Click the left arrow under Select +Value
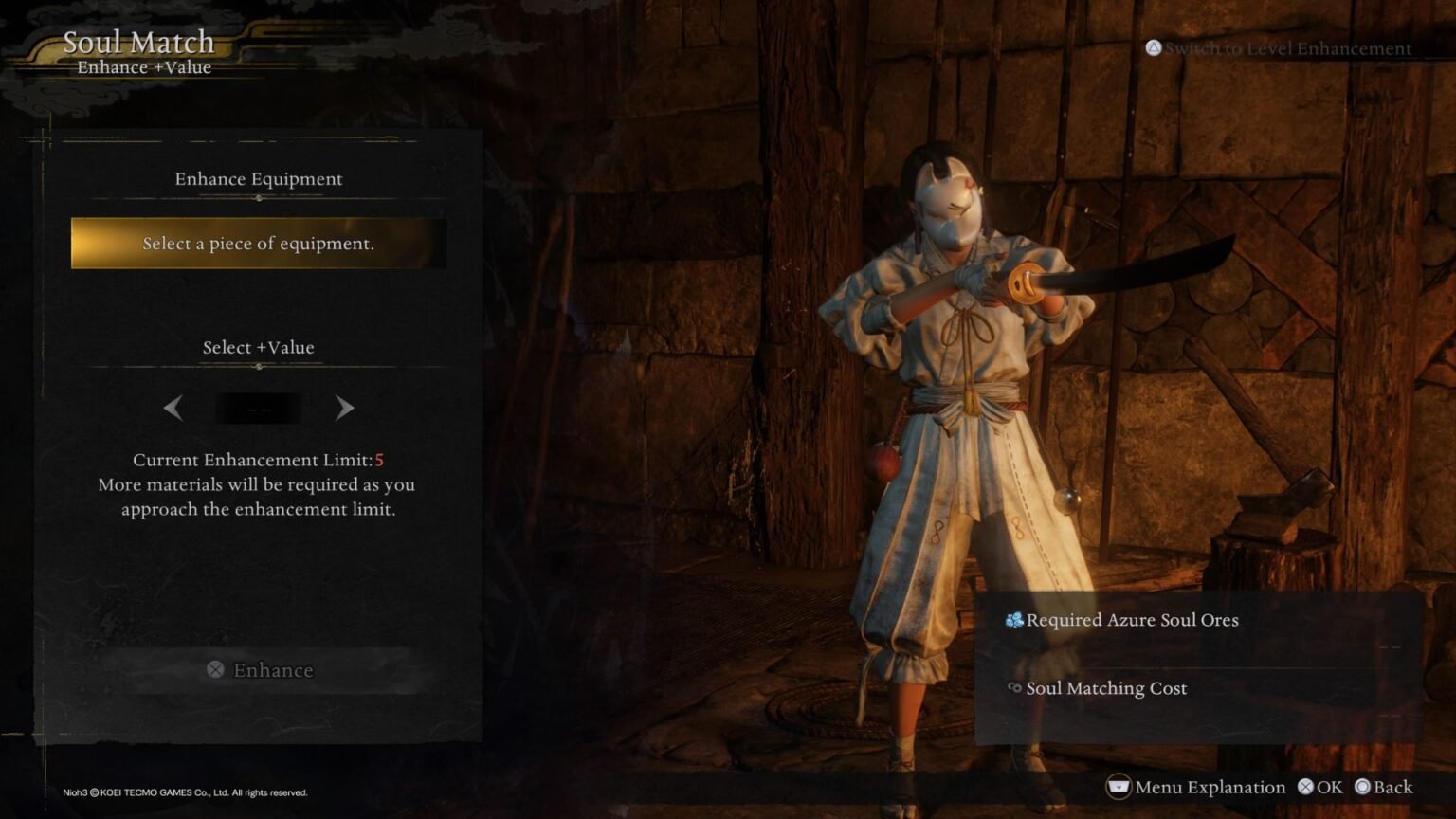 pyautogui.click(x=173, y=408)
